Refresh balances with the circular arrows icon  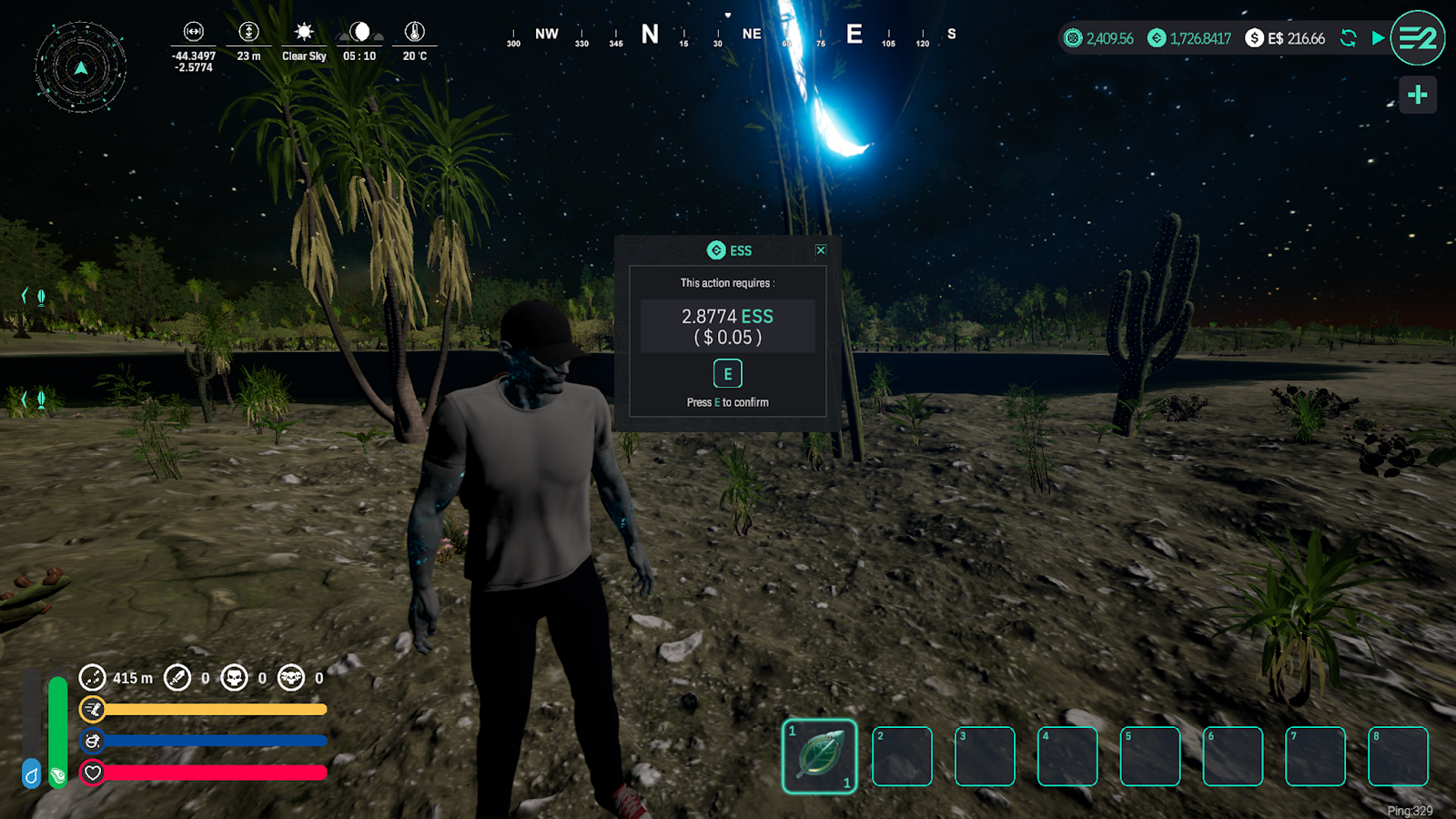coord(1349,38)
